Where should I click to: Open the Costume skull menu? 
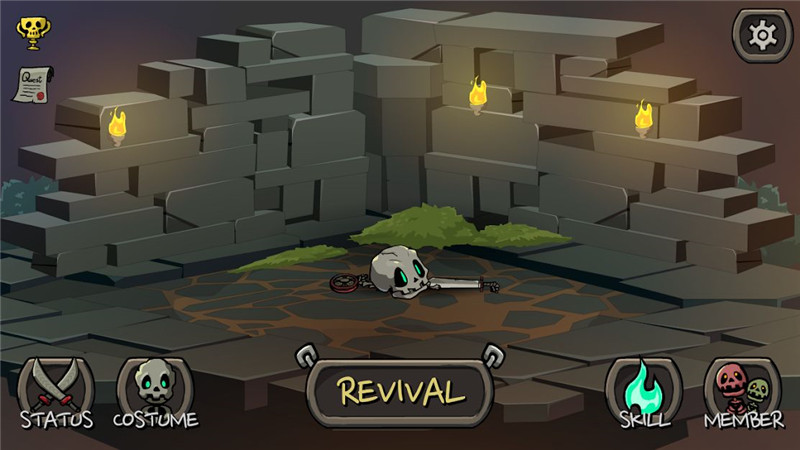(155, 391)
